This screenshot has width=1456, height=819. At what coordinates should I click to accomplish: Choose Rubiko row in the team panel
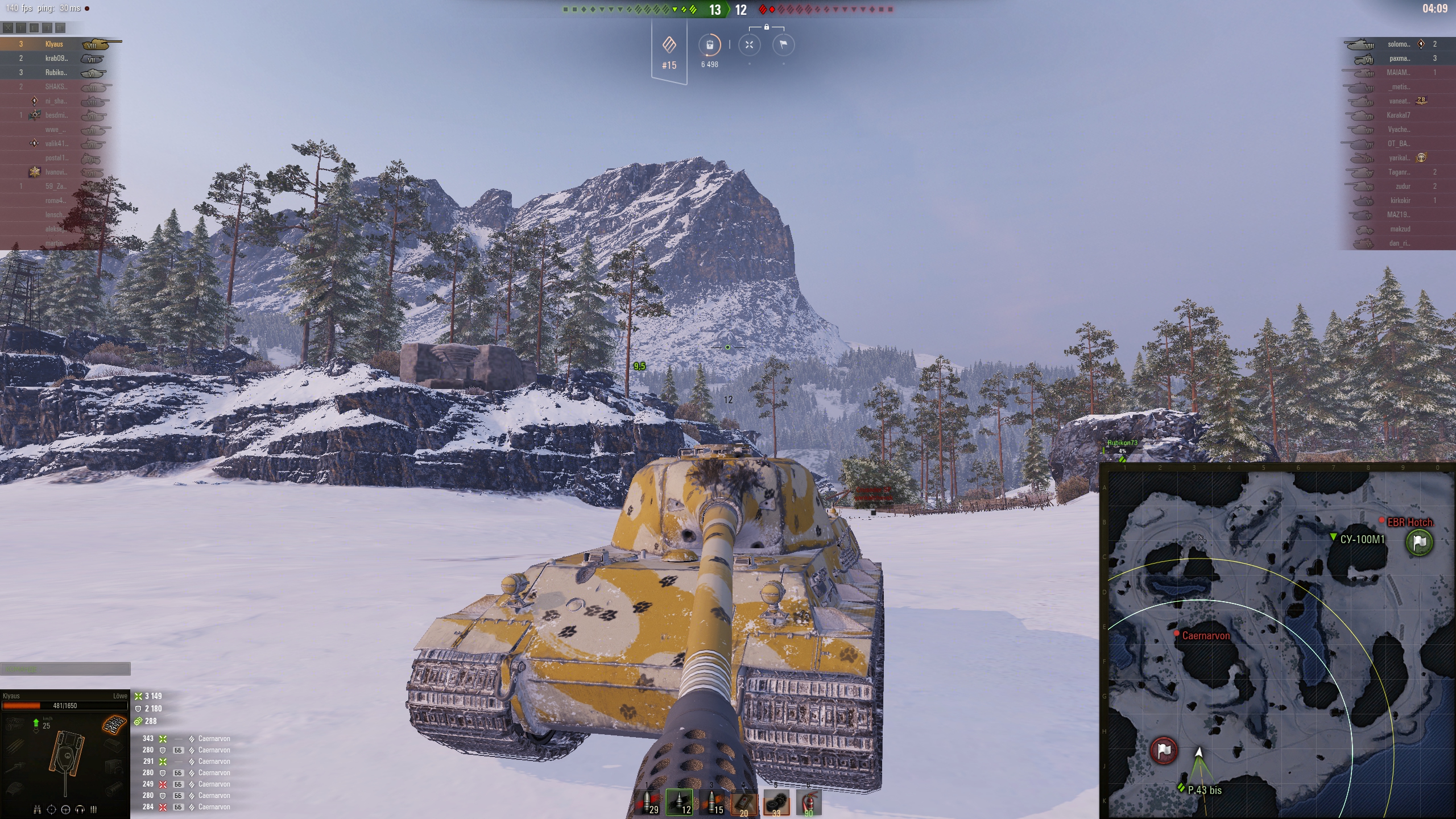click(x=56, y=72)
